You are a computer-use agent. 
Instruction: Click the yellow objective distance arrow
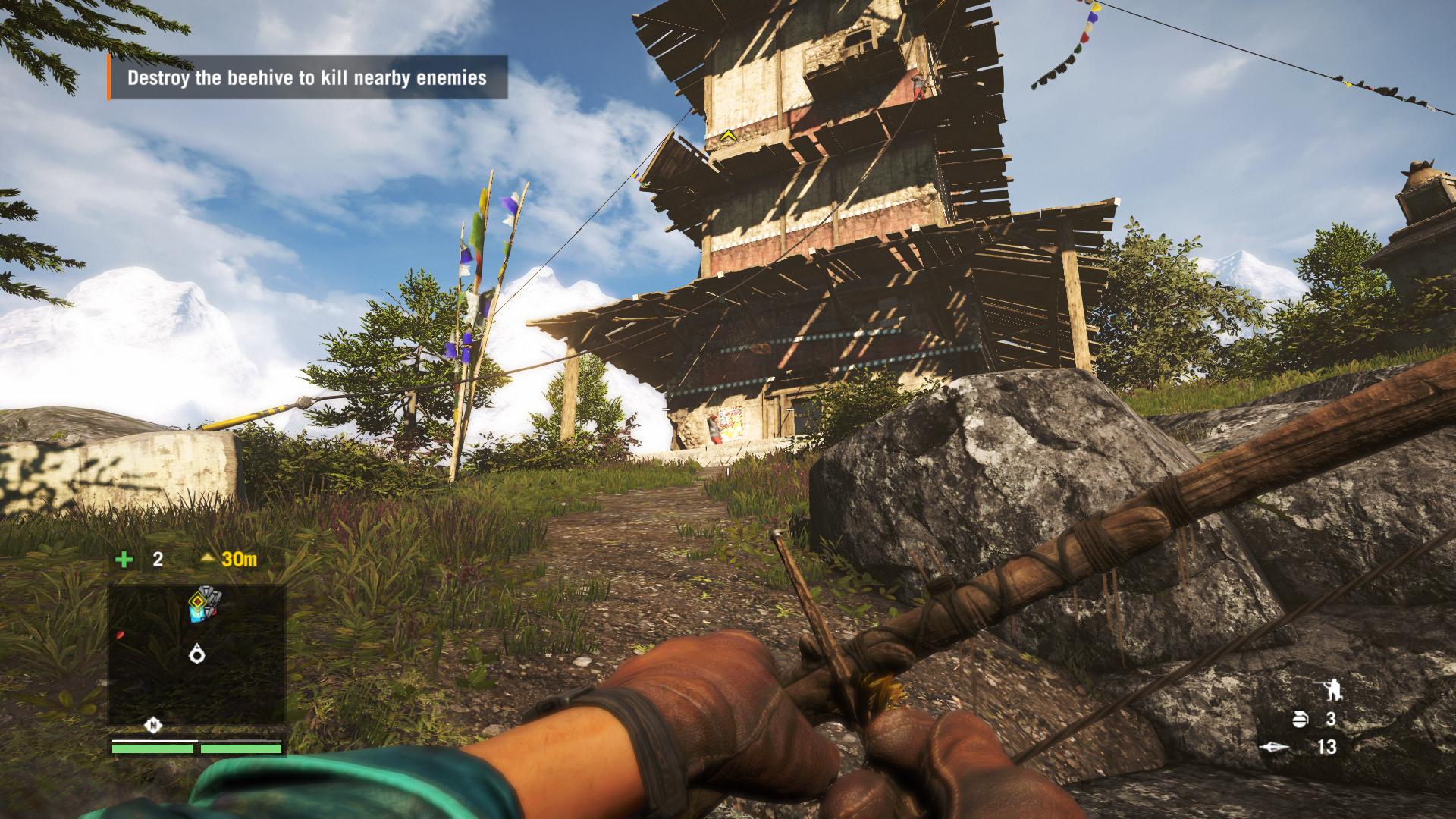(x=209, y=560)
